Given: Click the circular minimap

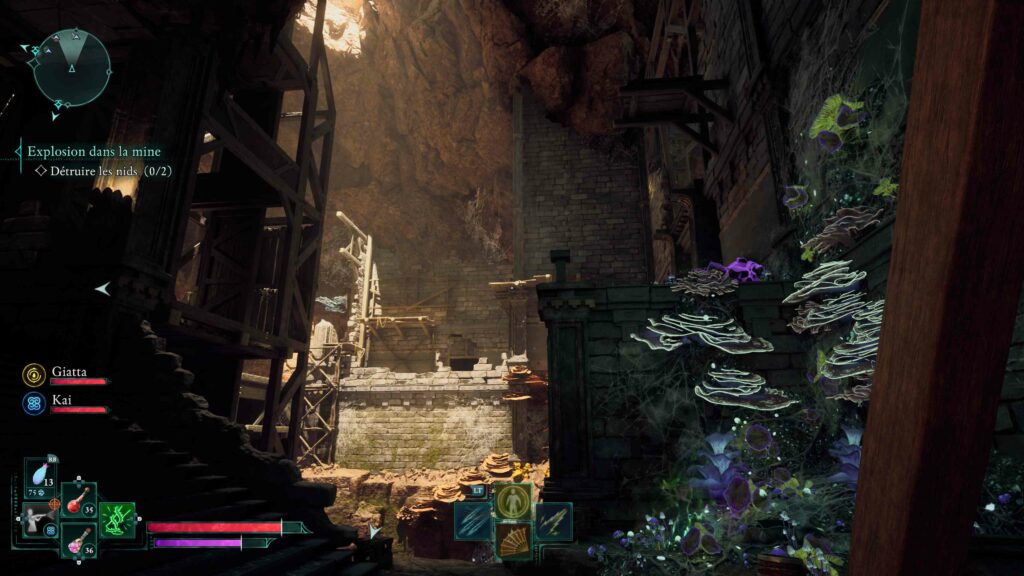Looking at the screenshot, I should click(72, 67).
